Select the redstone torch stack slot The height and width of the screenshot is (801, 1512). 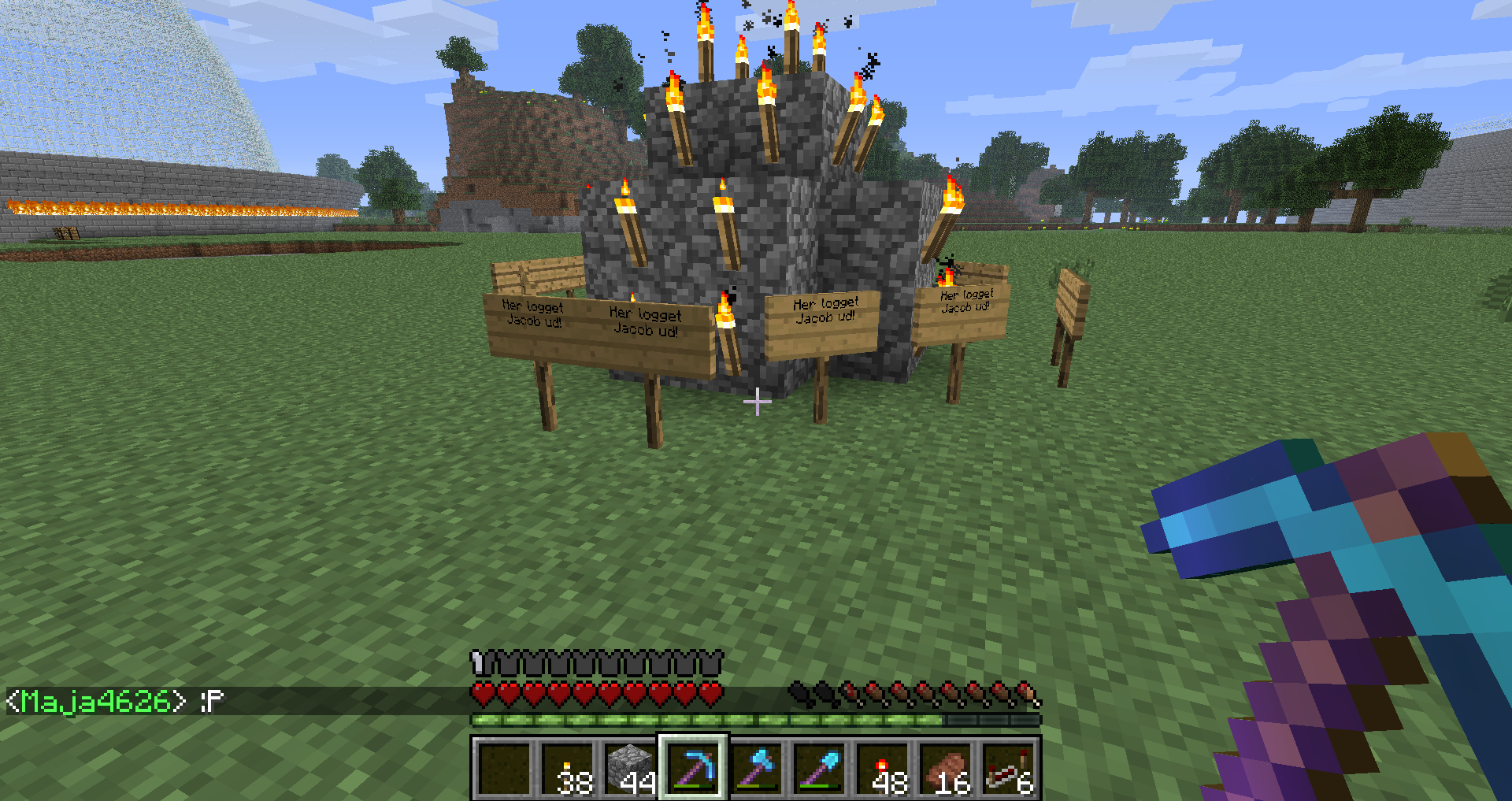(x=882, y=768)
